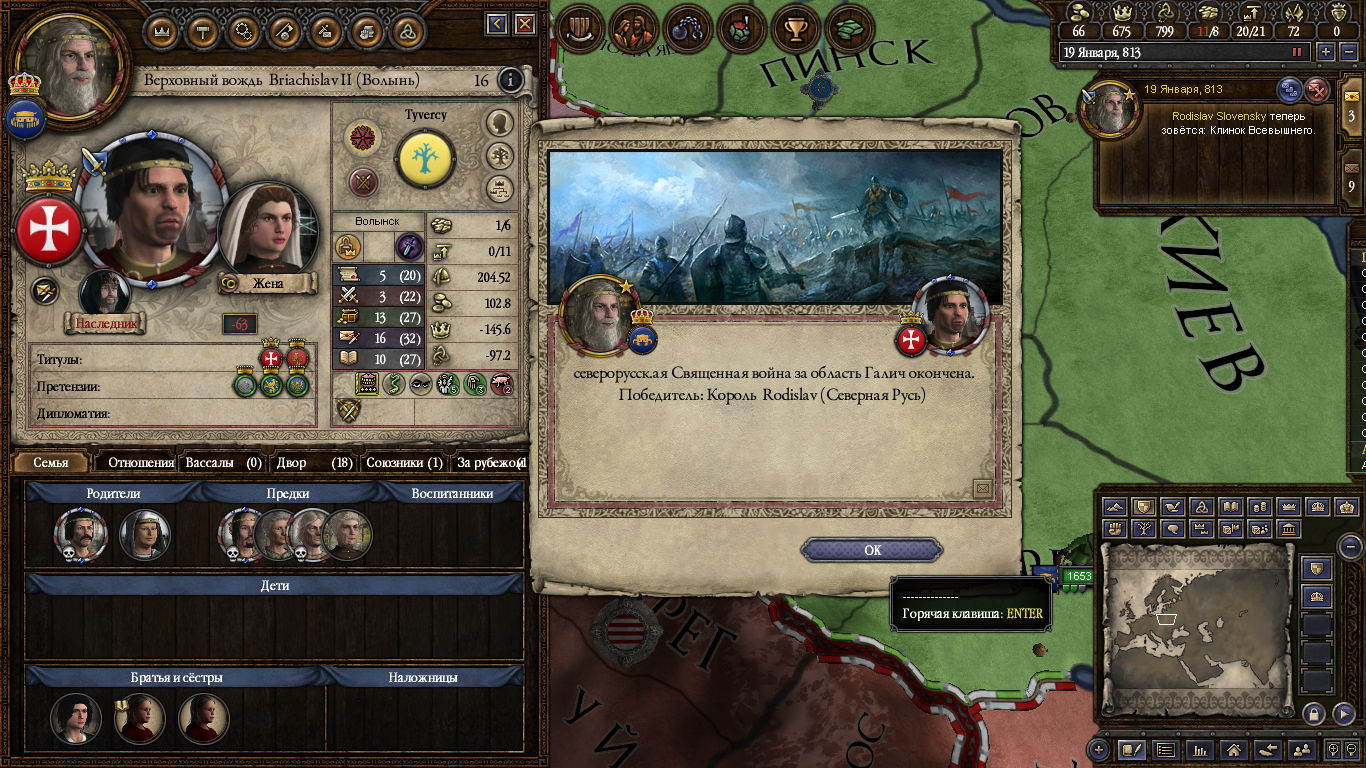Go back using the blue arrow button

[x=497, y=24]
